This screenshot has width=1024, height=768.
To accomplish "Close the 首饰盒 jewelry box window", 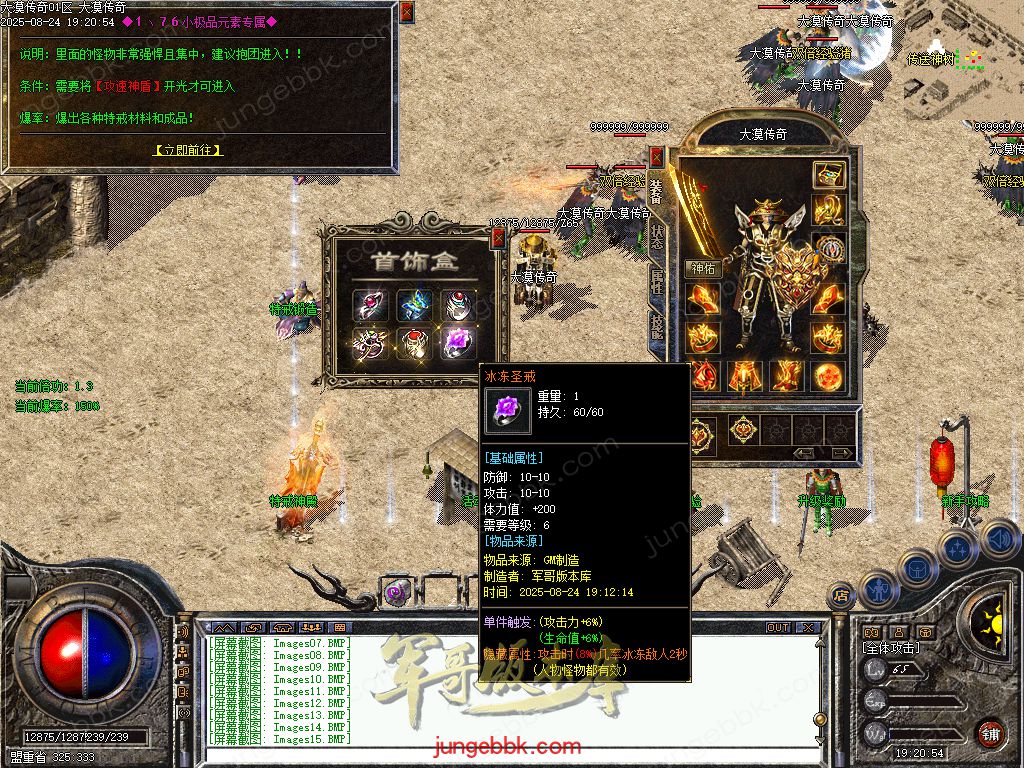I will (498, 237).
